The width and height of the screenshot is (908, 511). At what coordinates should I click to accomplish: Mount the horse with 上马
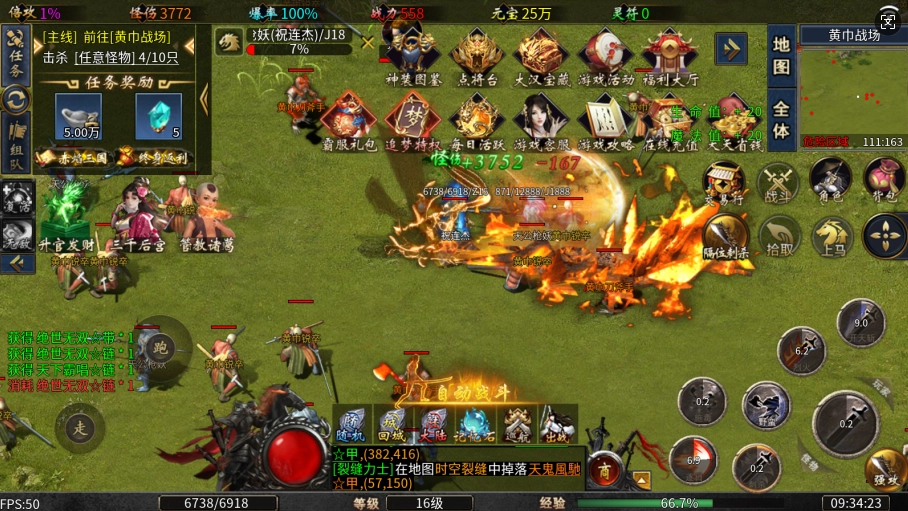(x=832, y=237)
